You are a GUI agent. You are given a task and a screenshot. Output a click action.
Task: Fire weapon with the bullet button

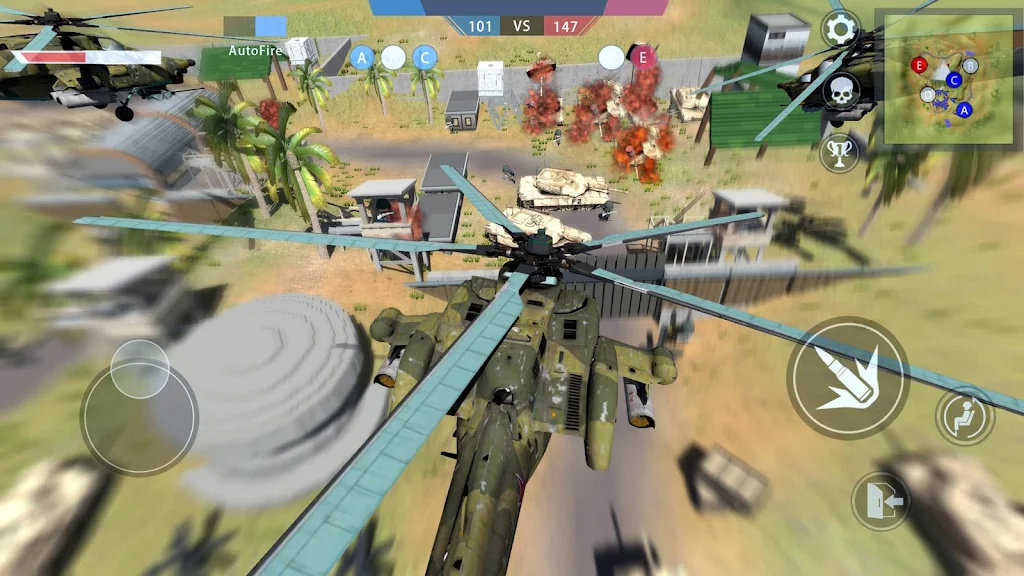click(847, 378)
